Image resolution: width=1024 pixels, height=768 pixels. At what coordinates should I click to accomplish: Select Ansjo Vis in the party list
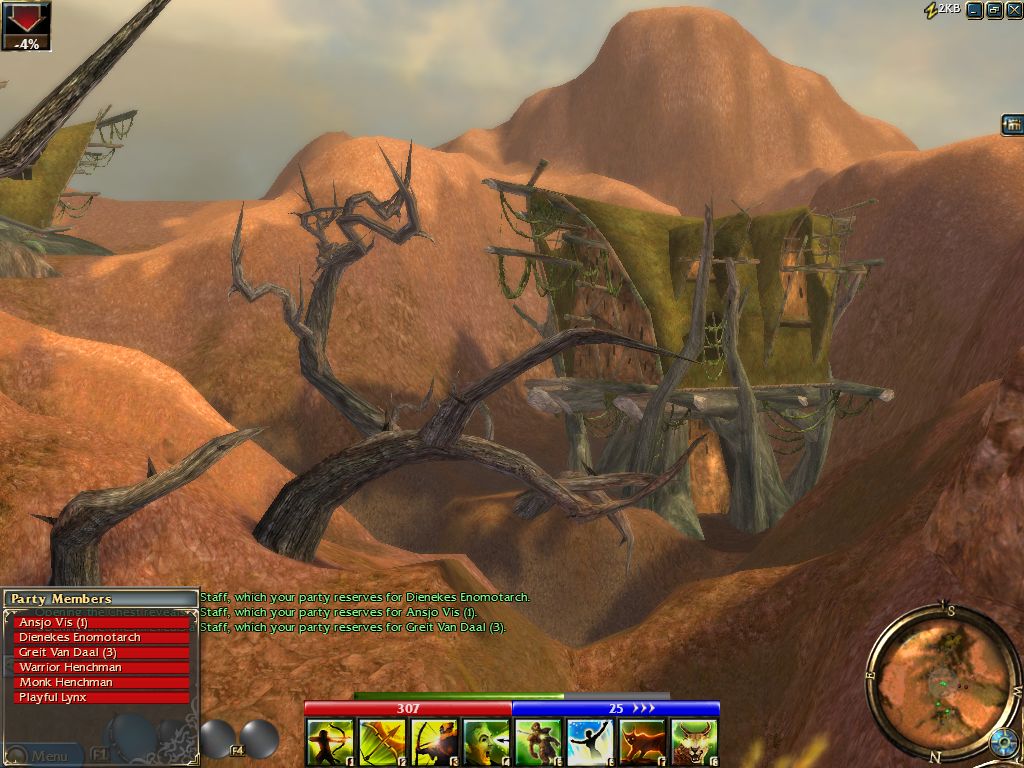coord(102,622)
